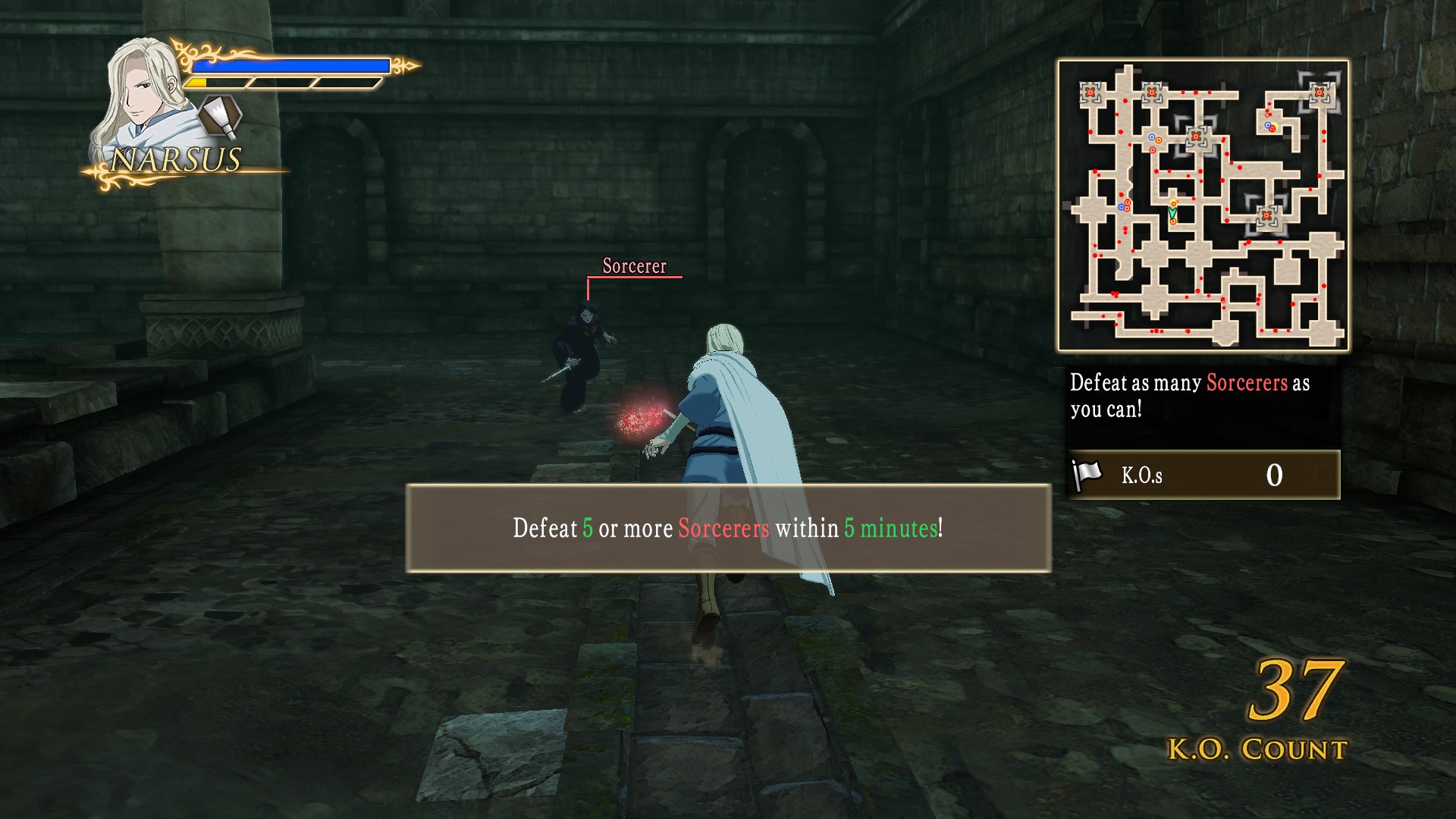Select a blue ally marker on the minimap
The height and width of the screenshot is (819, 1456).
tap(1150, 137)
